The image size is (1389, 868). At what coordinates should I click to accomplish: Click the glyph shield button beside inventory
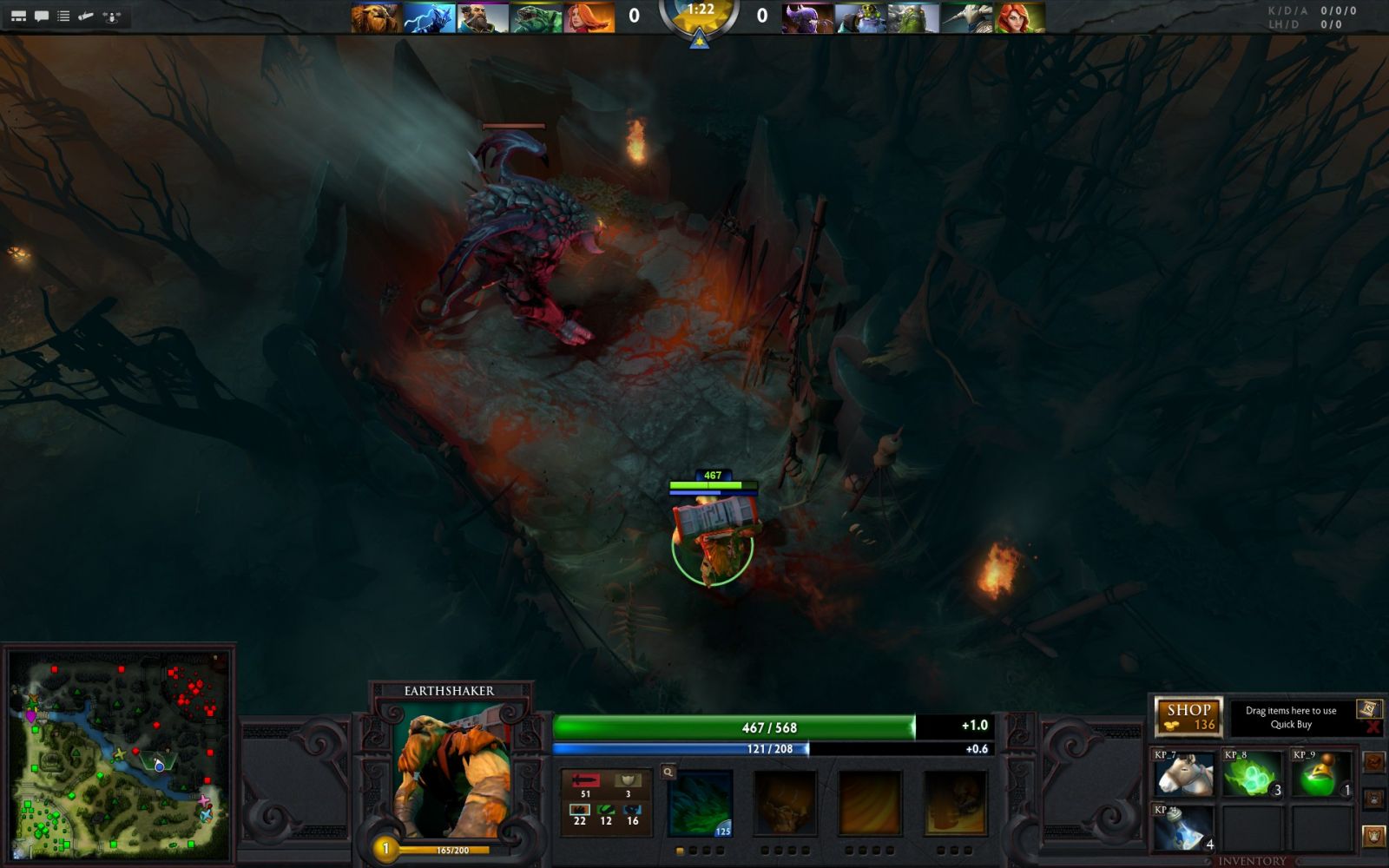coord(1373,836)
